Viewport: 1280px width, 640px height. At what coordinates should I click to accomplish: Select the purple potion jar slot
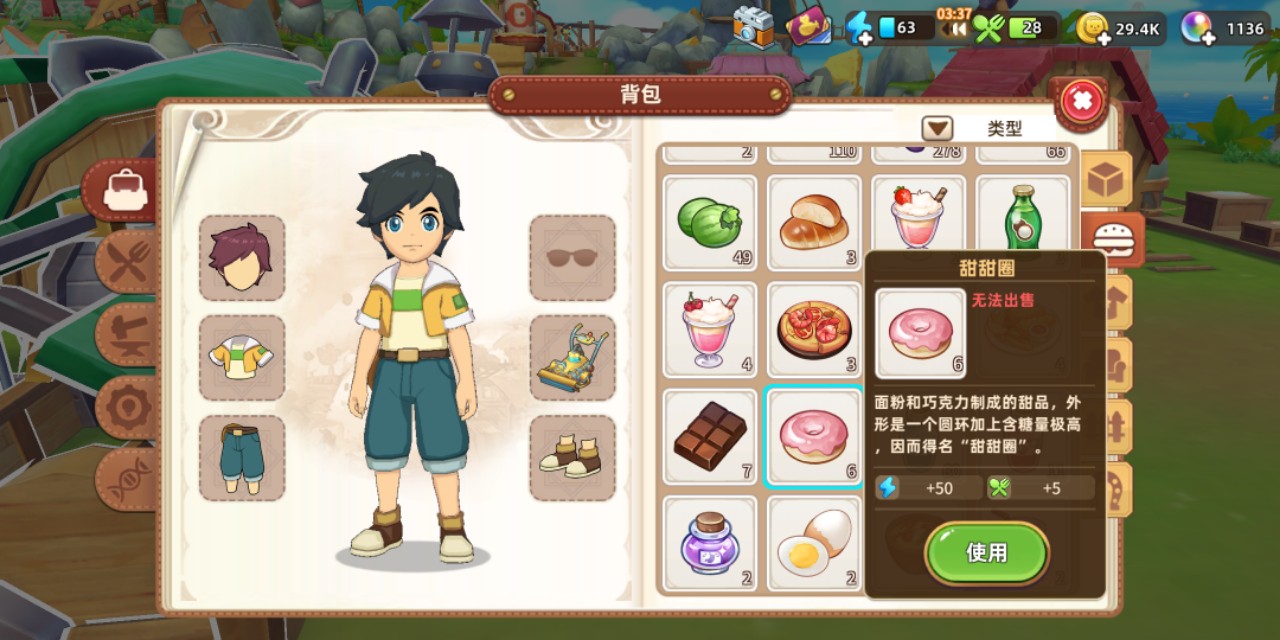pos(710,543)
